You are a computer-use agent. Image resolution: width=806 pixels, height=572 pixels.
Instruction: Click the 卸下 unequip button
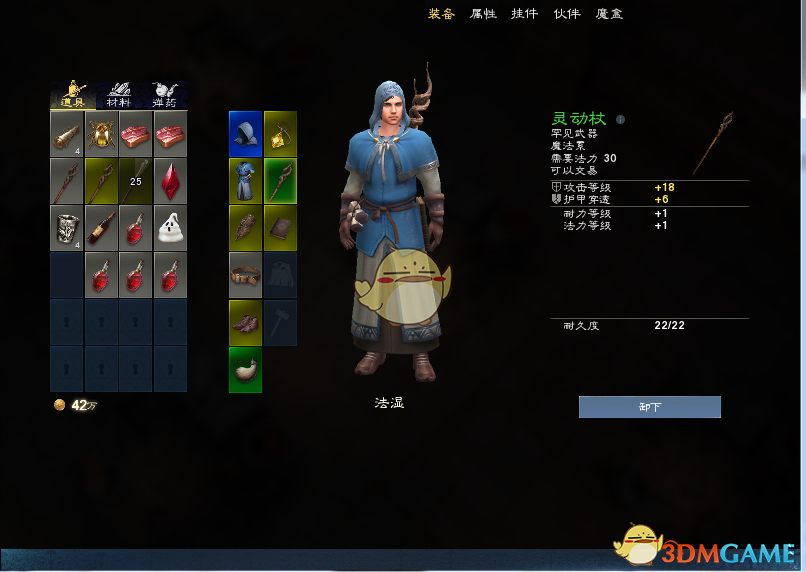click(x=649, y=407)
